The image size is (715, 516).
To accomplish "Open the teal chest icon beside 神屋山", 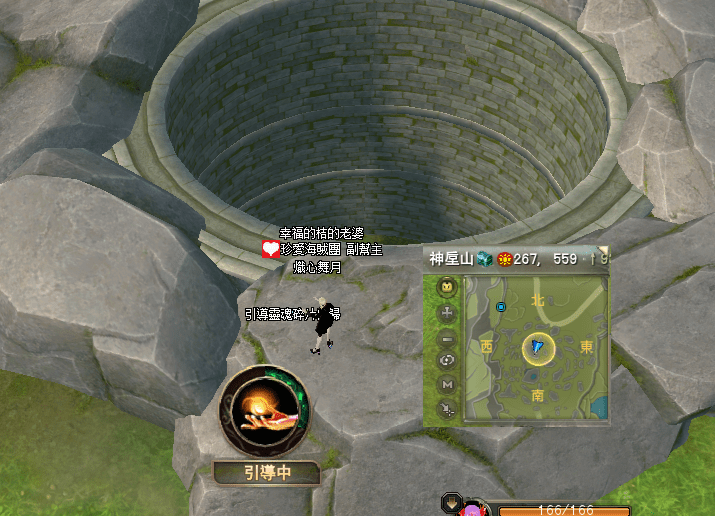I will point(484,258).
